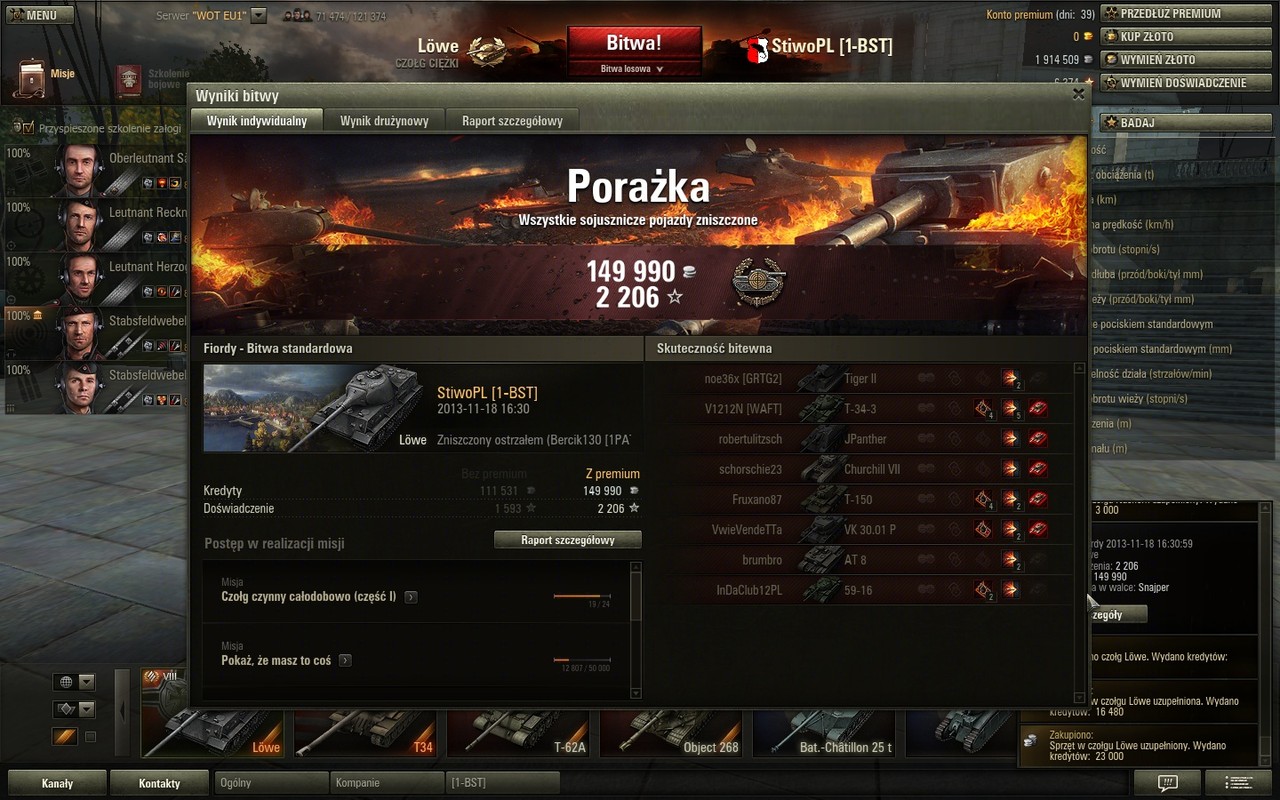This screenshot has height=800, width=1280.
Task: Start a battle with the Bitwa! button
Action: pos(633,44)
